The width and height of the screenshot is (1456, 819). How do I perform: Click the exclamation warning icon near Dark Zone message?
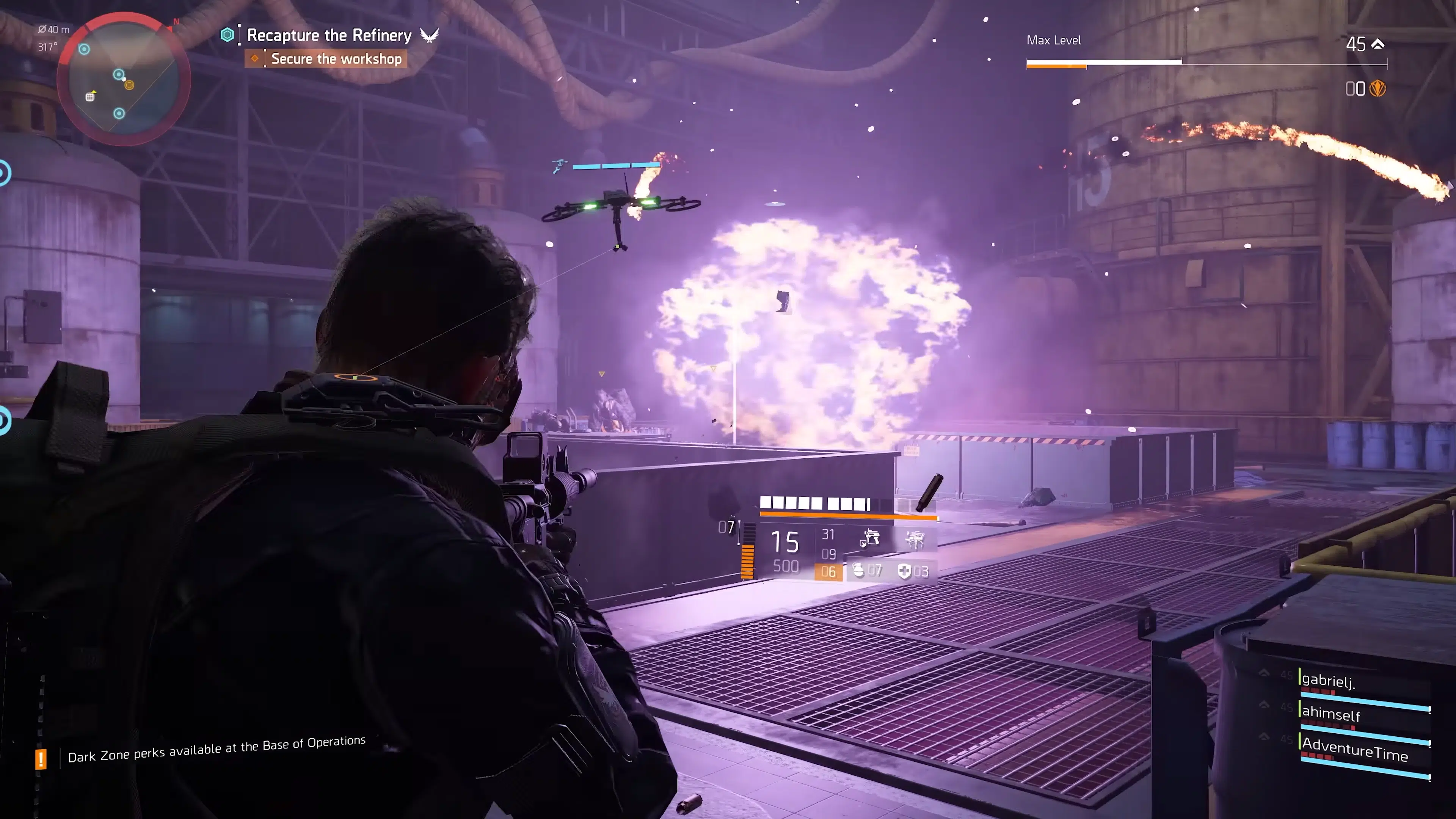41,758
